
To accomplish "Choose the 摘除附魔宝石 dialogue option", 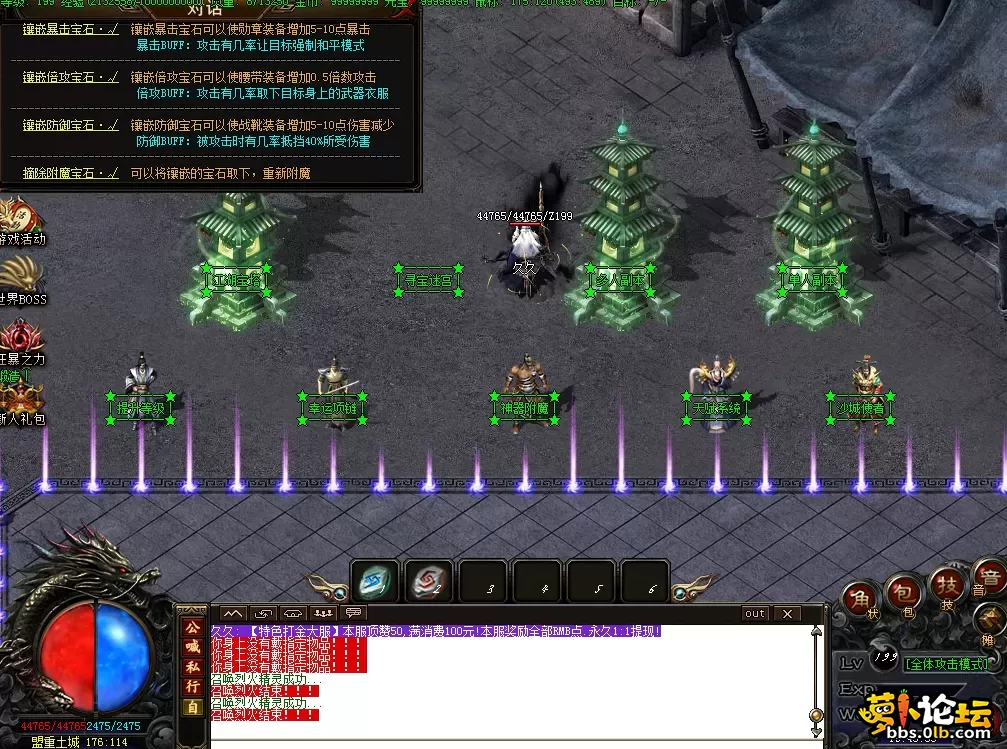I will 70,173.
